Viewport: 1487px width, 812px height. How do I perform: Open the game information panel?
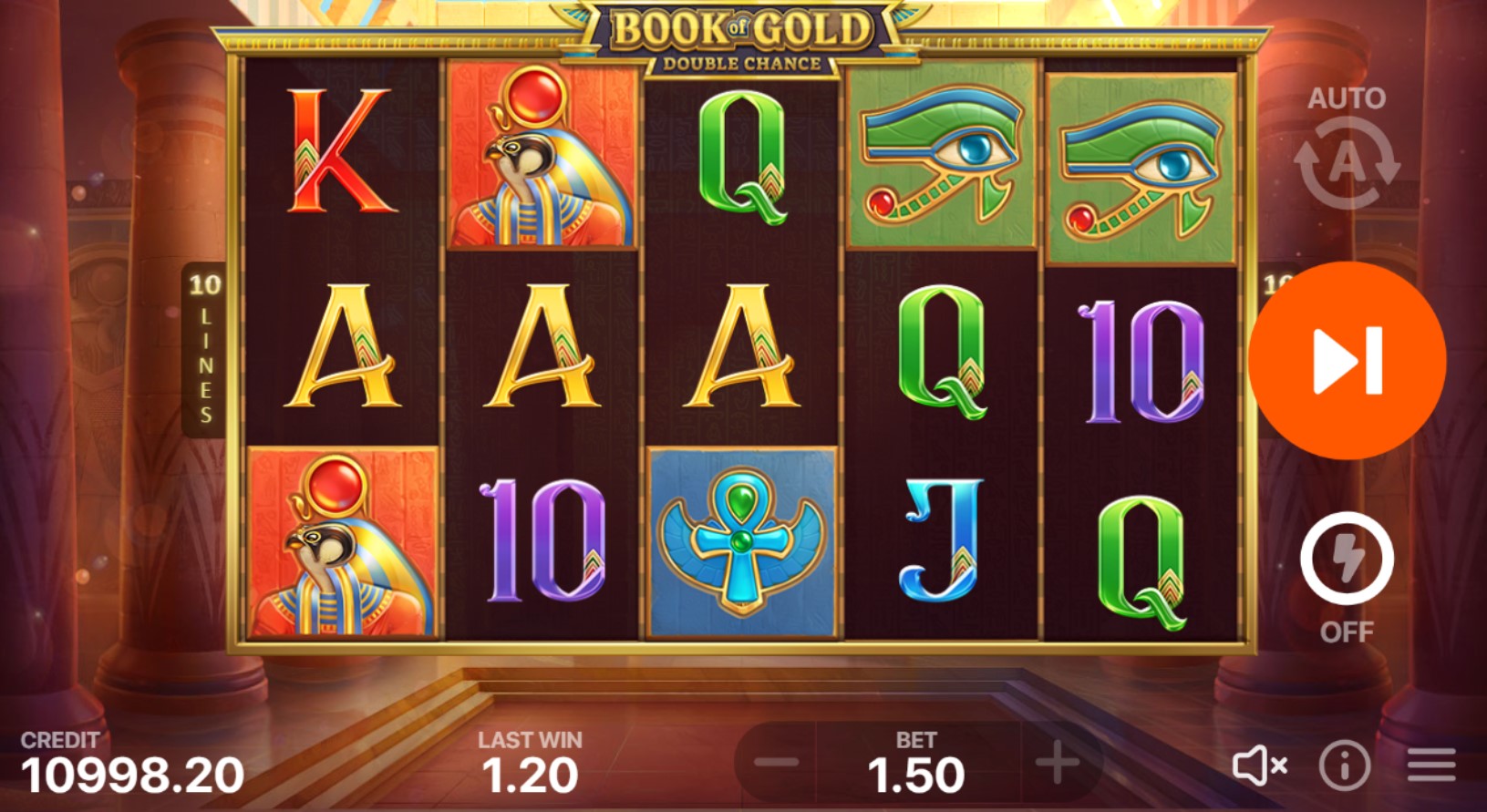pos(1347,767)
